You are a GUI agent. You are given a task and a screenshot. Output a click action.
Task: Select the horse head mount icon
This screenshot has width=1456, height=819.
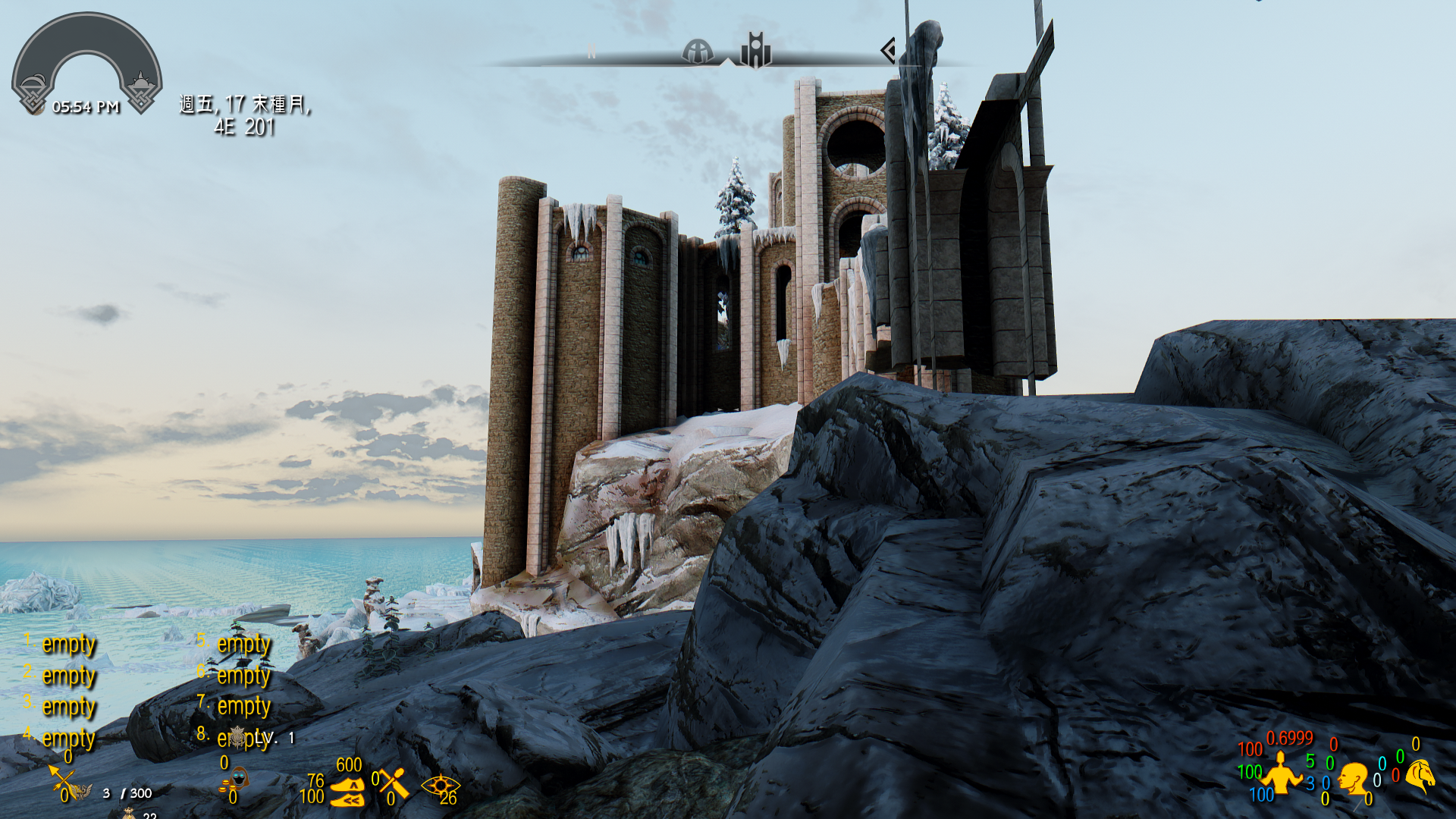pos(1421,776)
